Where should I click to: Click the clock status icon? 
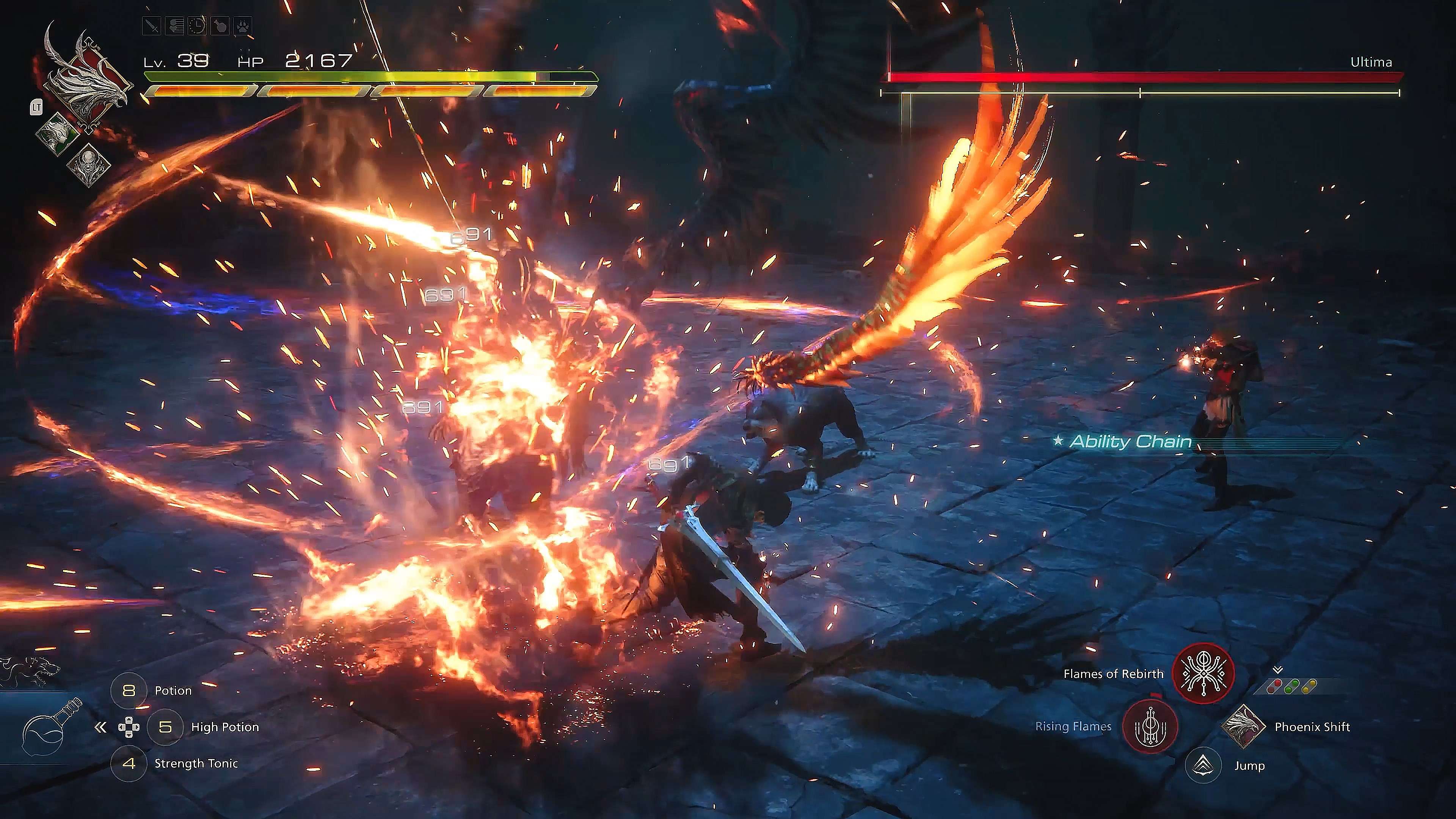(x=197, y=26)
